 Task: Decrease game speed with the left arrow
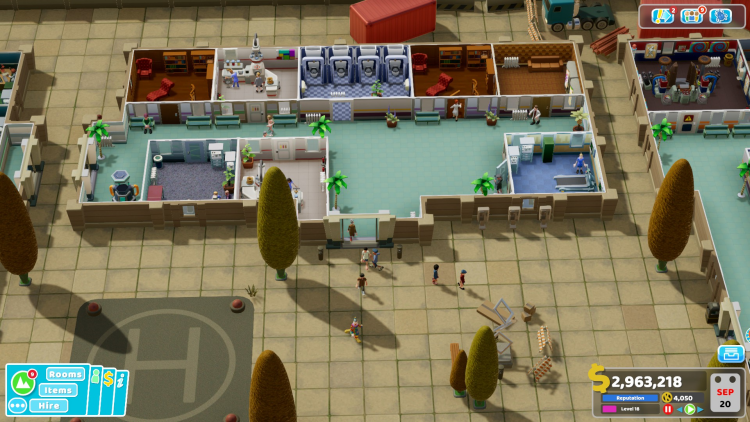[x=678, y=409]
